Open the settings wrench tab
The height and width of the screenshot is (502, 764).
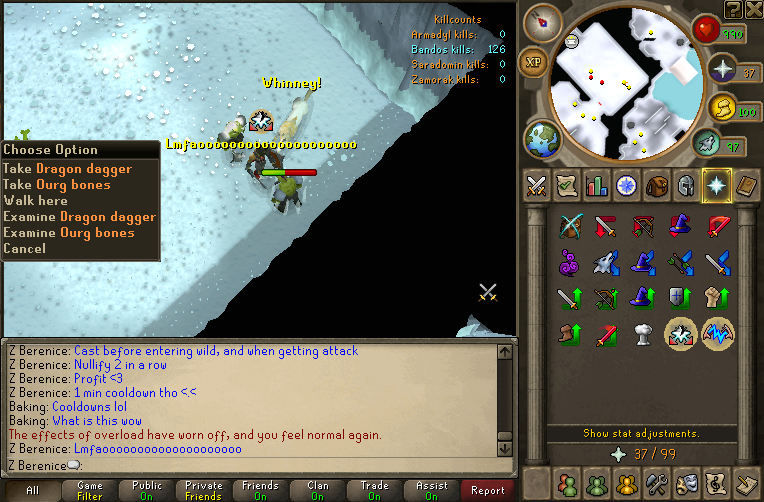(x=658, y=483)
